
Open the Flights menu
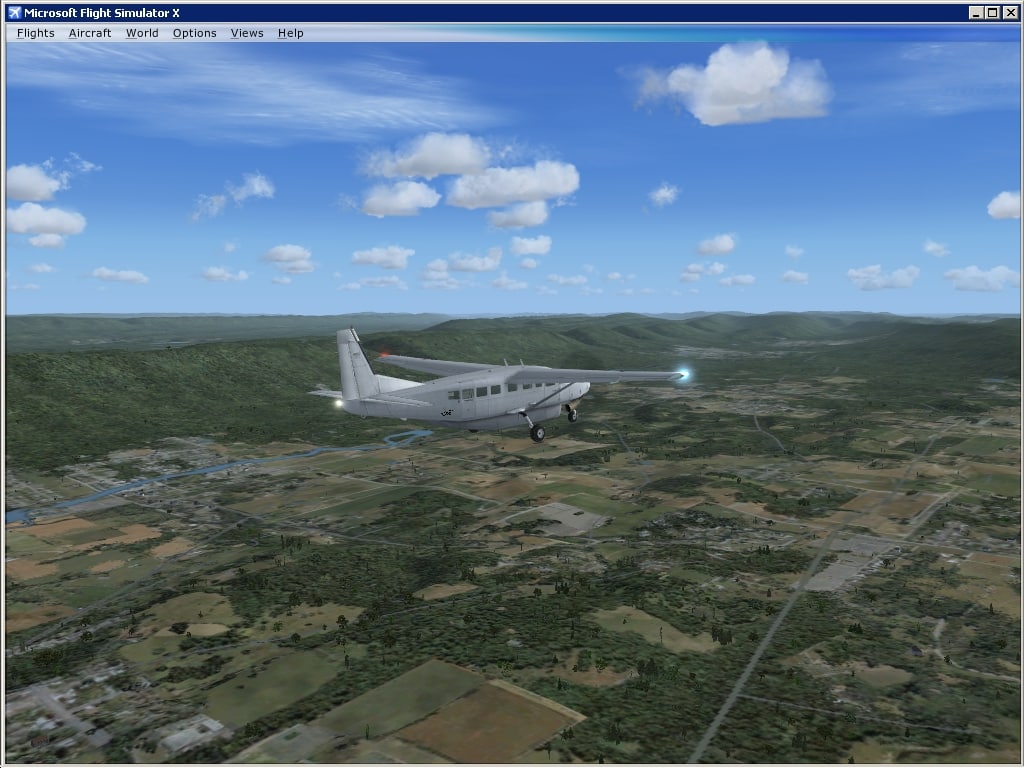point(36,33)
